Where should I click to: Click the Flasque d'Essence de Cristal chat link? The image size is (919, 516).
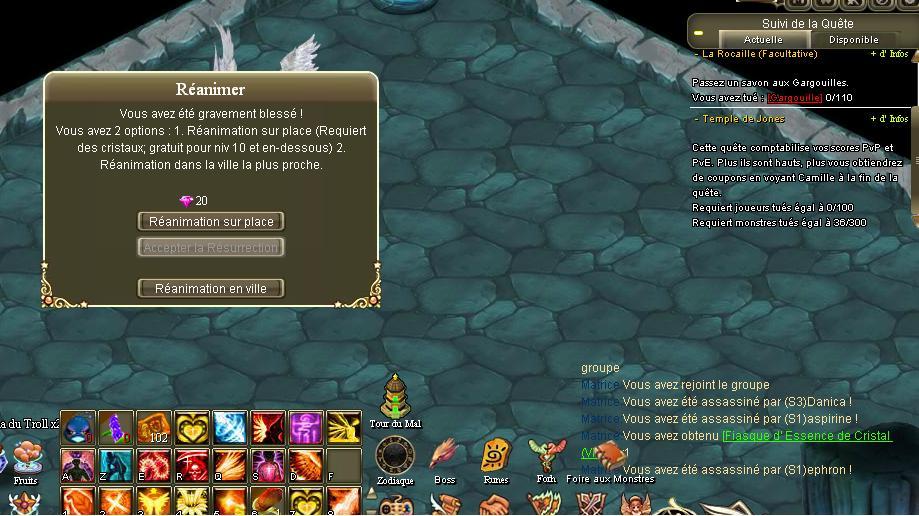806,436
